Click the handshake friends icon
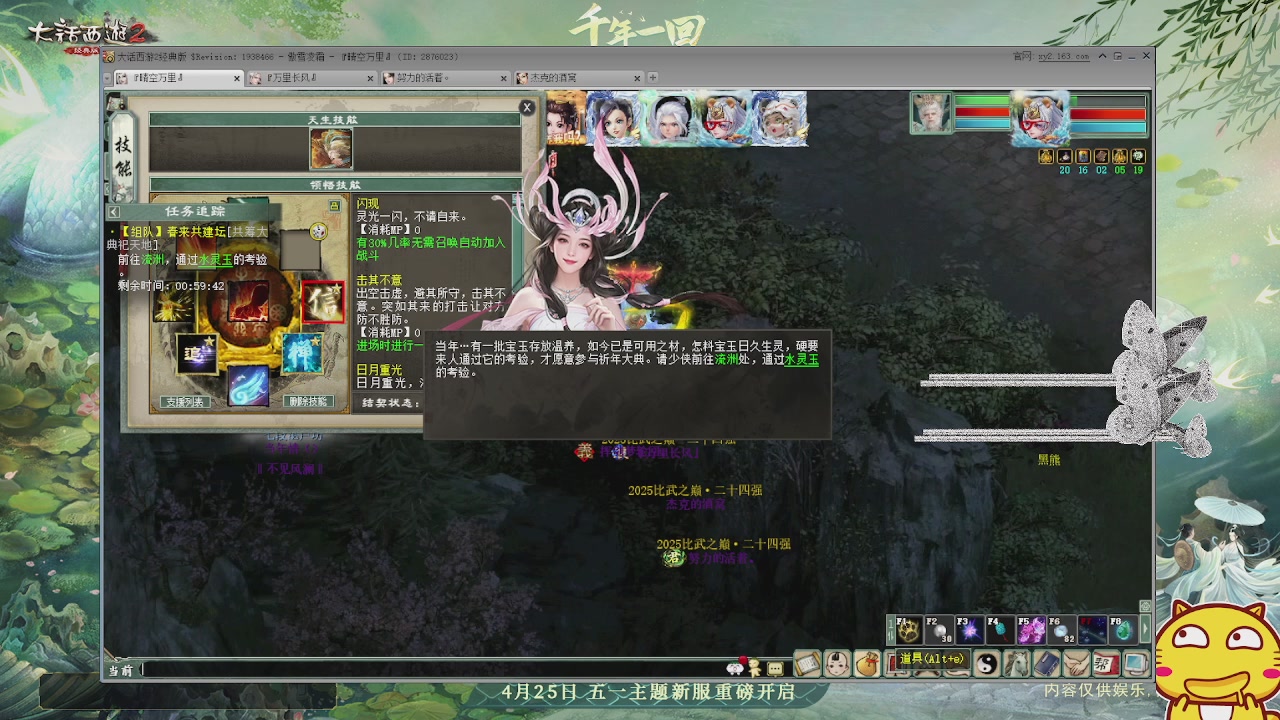This screenshot has width=1280, height=720. (x=1076, y=665)
